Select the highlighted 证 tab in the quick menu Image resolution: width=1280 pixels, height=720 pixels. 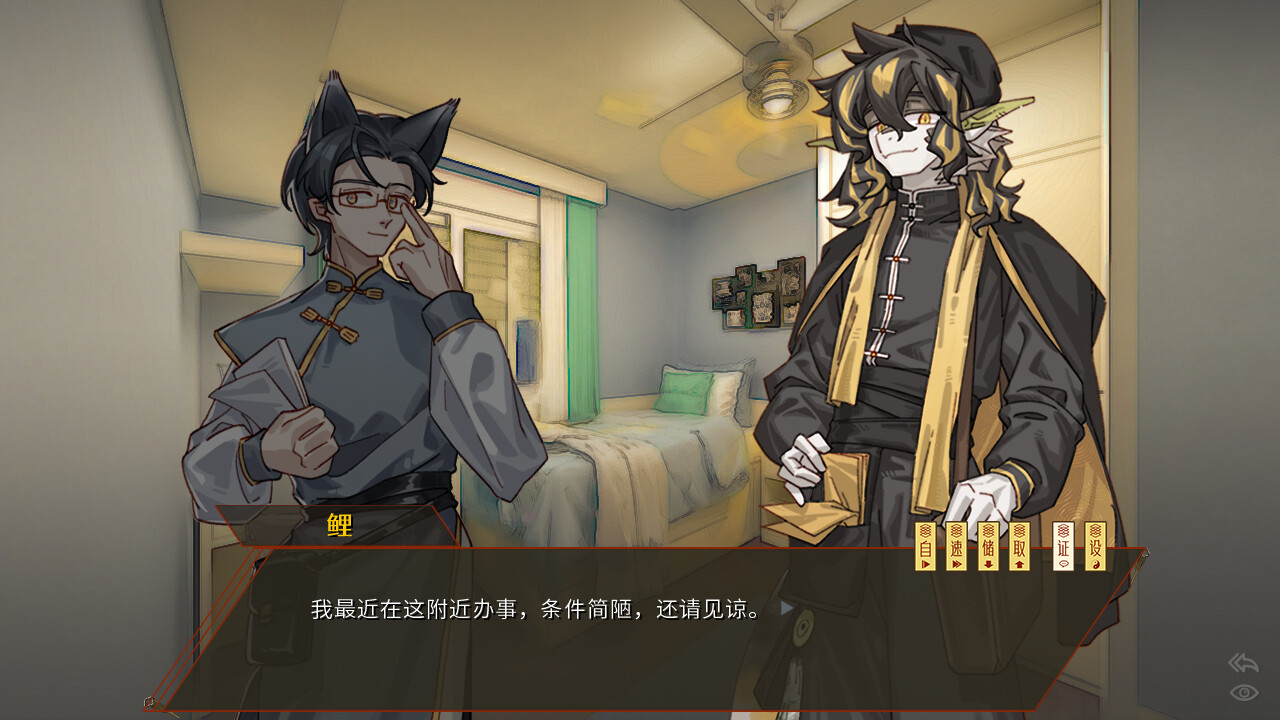coord(1061,545)
